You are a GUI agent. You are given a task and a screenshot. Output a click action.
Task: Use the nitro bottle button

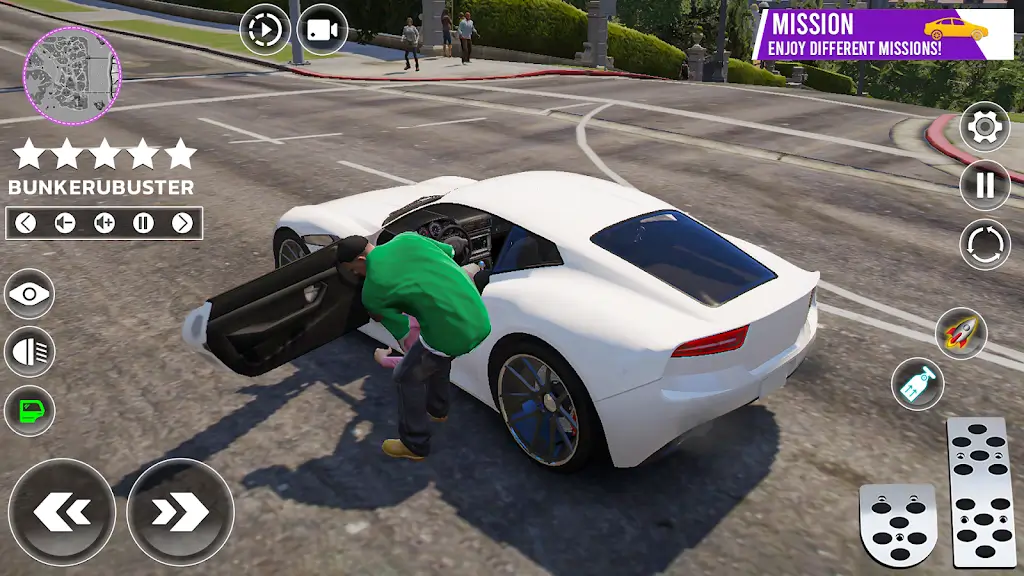coord(917,384)
